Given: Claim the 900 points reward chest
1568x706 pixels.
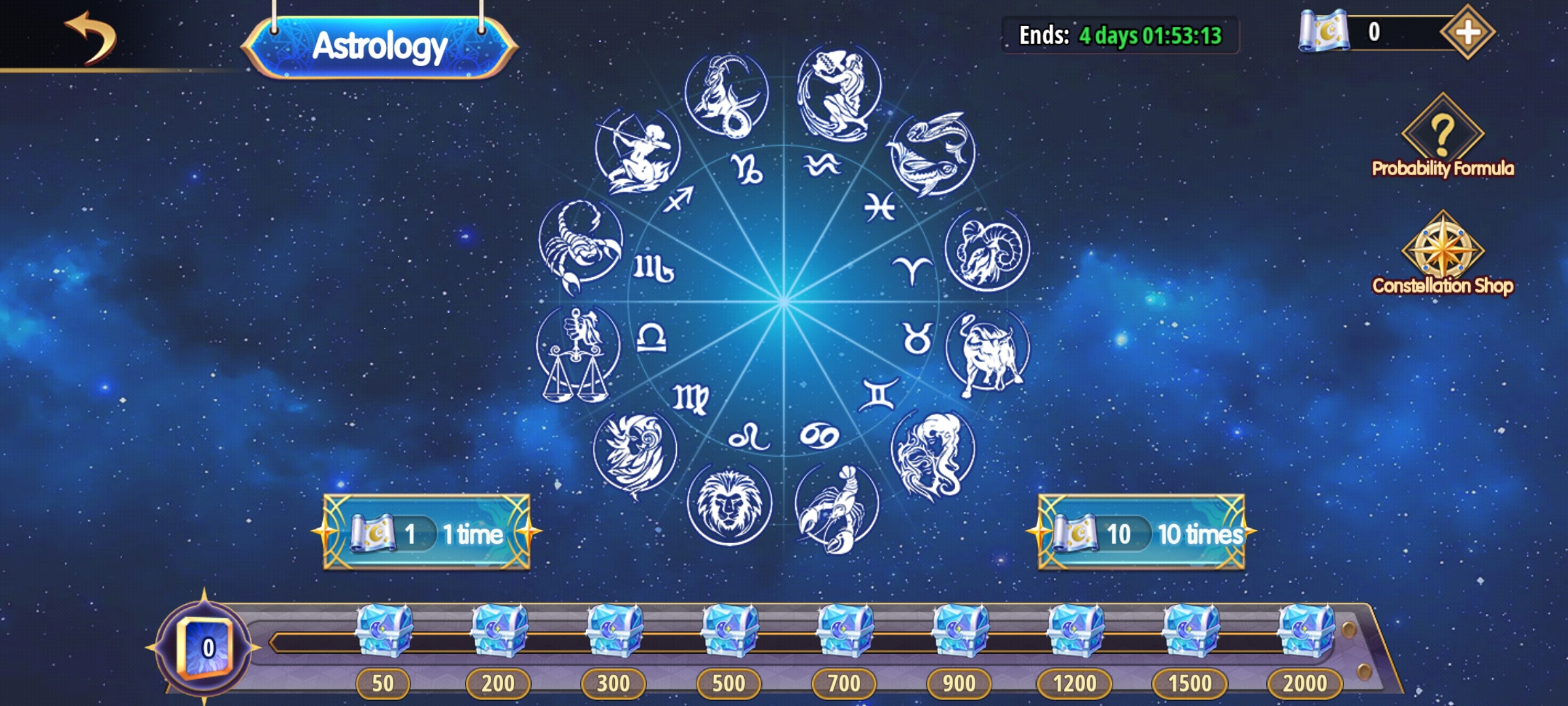Looking at the screenshot, I should [960, 631].
